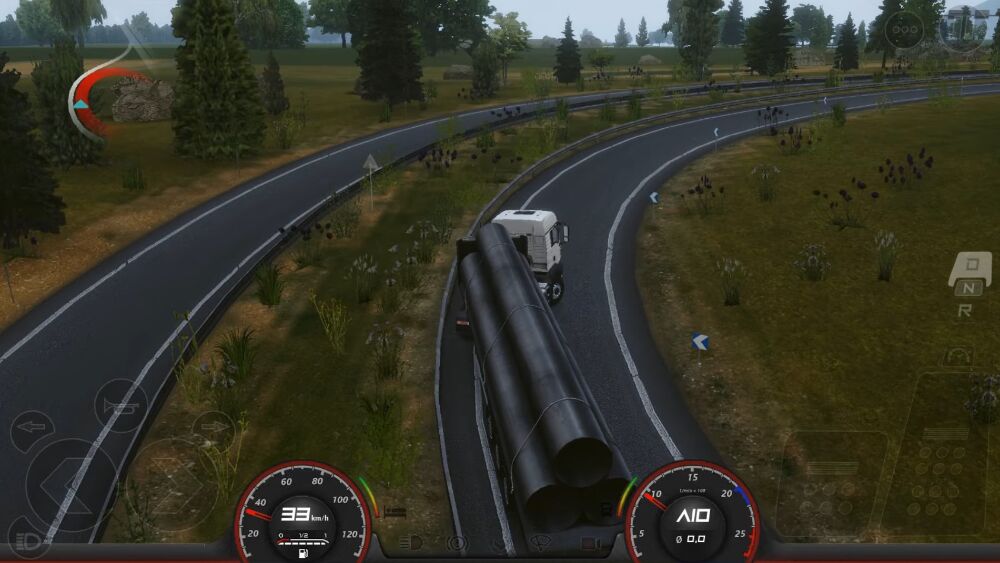Steer left with the large left arrow
1000x563 pixels.
[x=70, y=485]
